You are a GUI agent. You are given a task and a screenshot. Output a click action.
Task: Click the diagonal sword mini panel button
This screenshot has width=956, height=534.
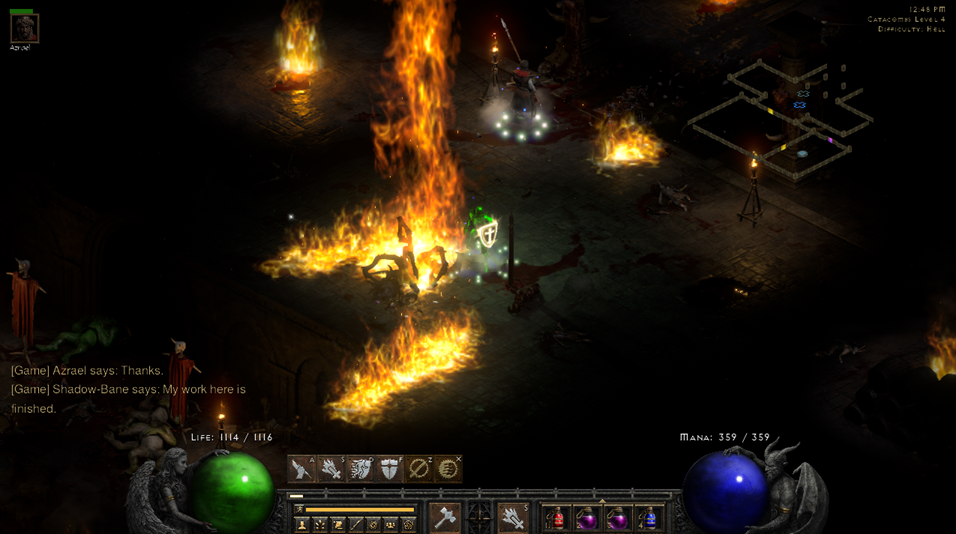pos(356,524)
